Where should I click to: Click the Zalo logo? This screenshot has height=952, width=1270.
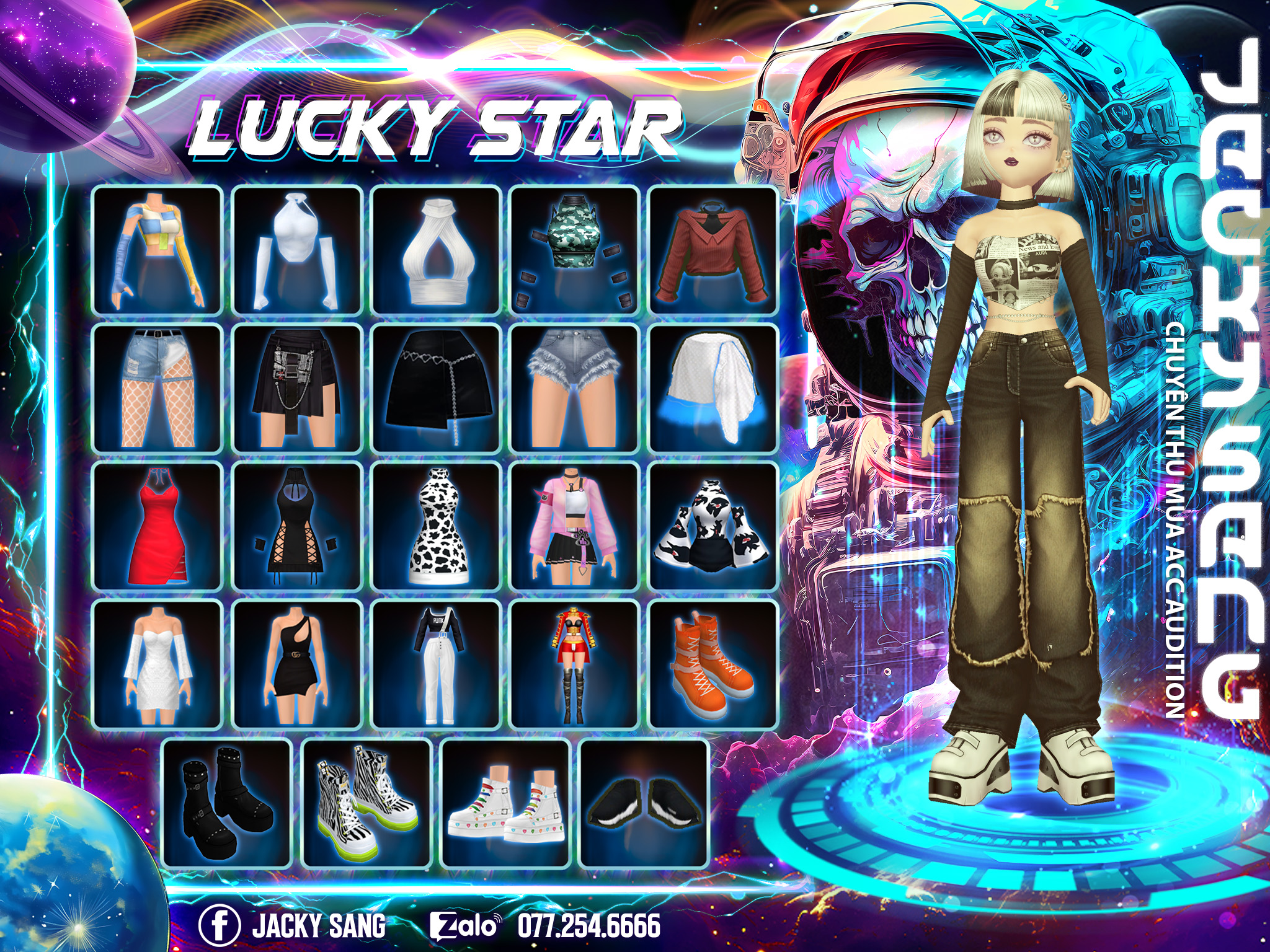tap(465, 925)
